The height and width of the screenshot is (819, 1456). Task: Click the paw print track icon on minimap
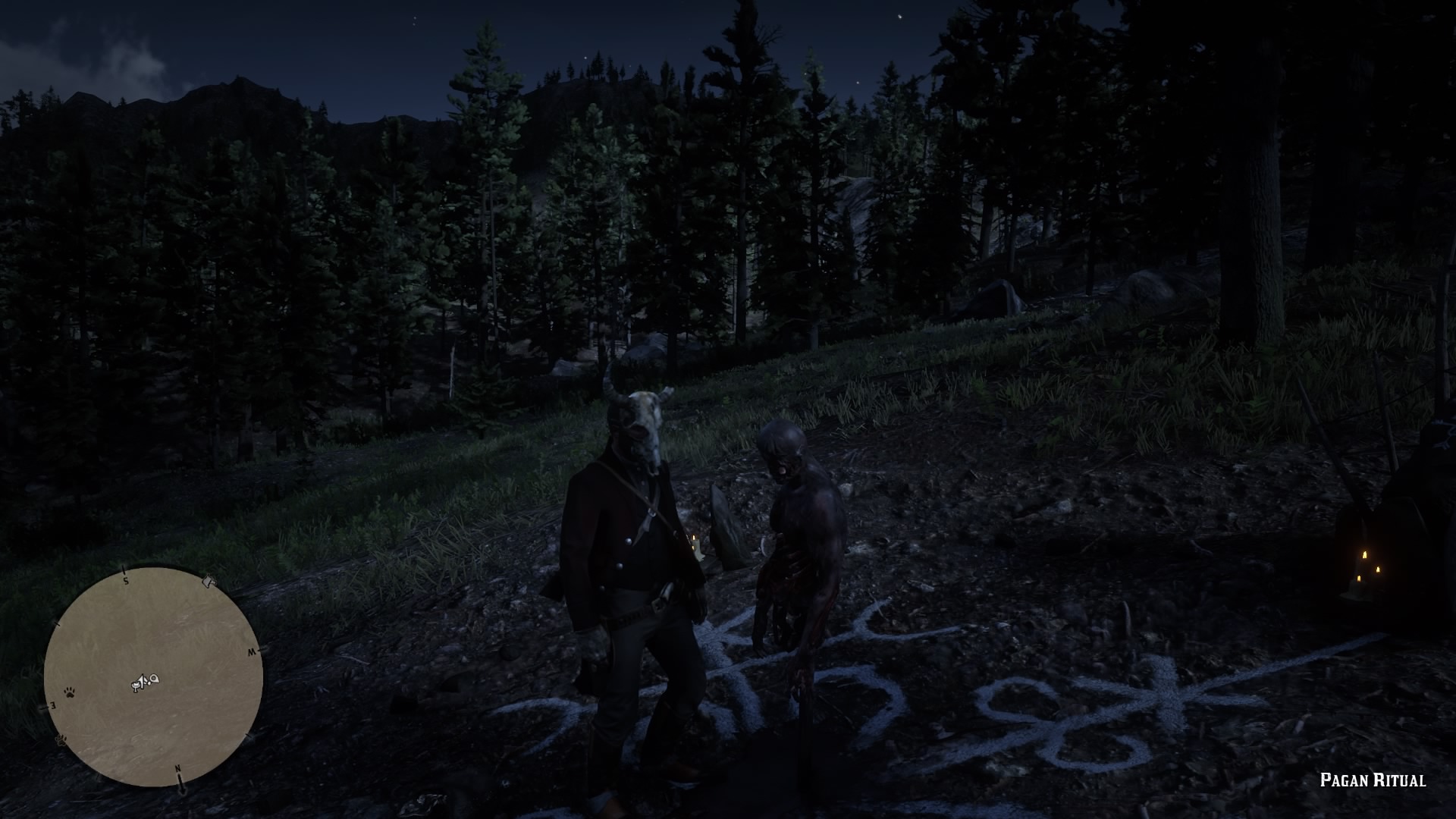[70, 692]
